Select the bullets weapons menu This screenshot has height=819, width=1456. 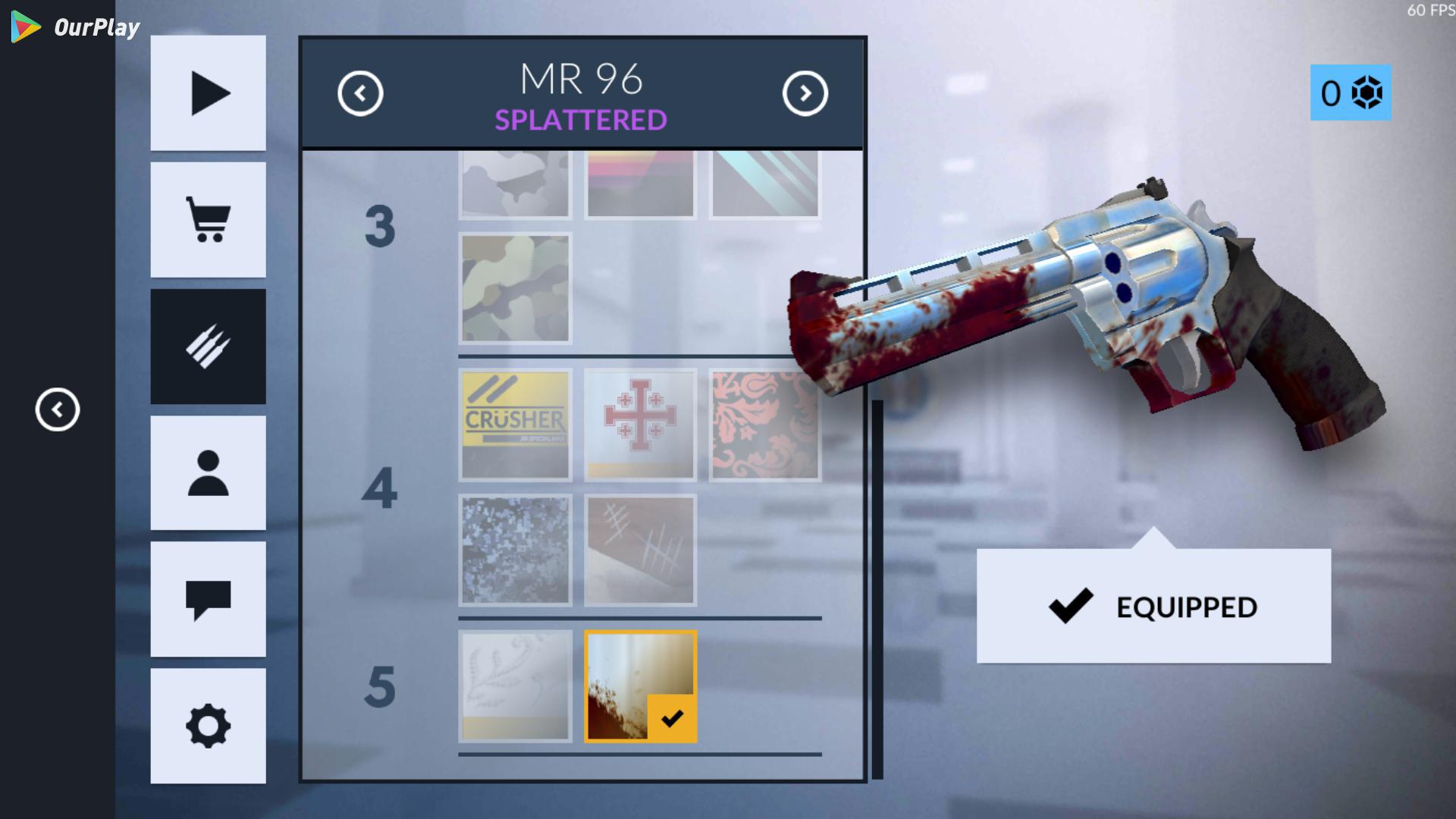208,347
